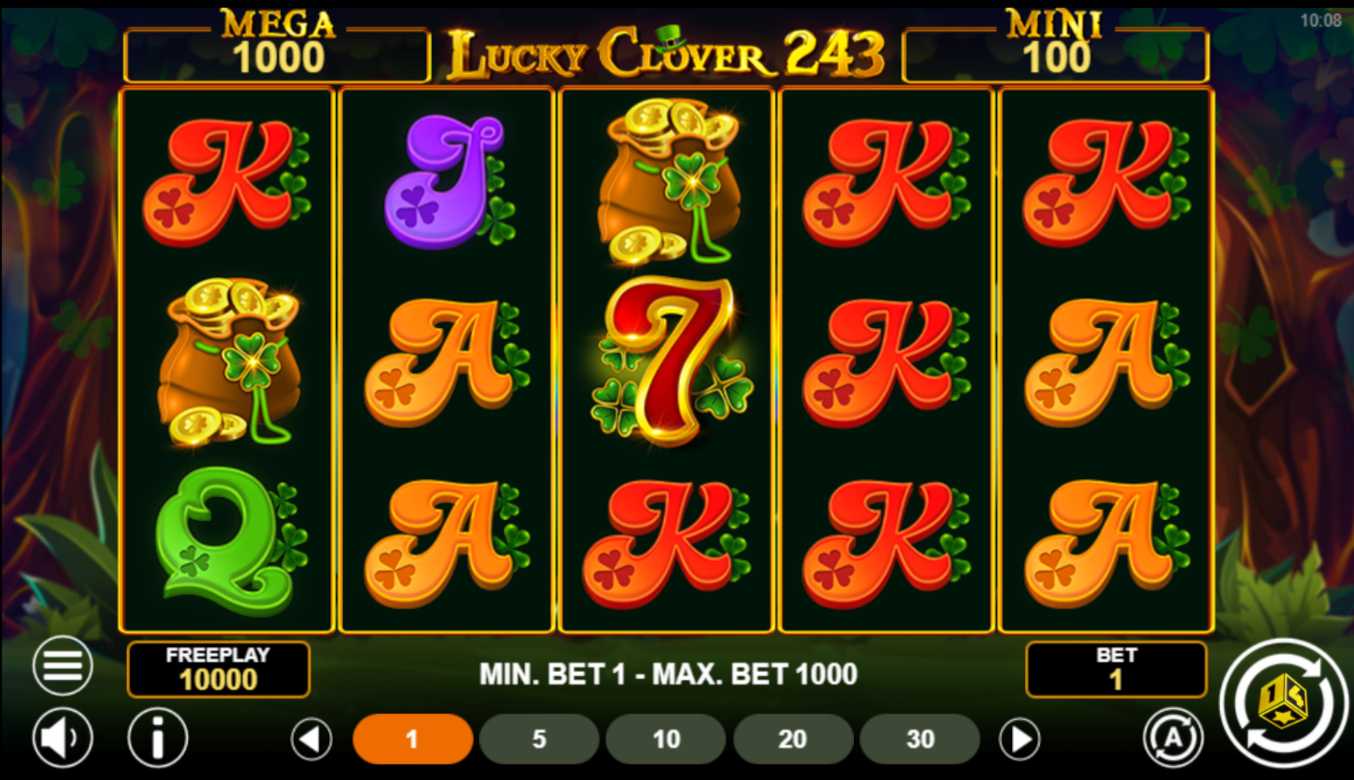Screen dimensions: 1354x780
Task: Pick the 20 bet option
Action: 793,740
